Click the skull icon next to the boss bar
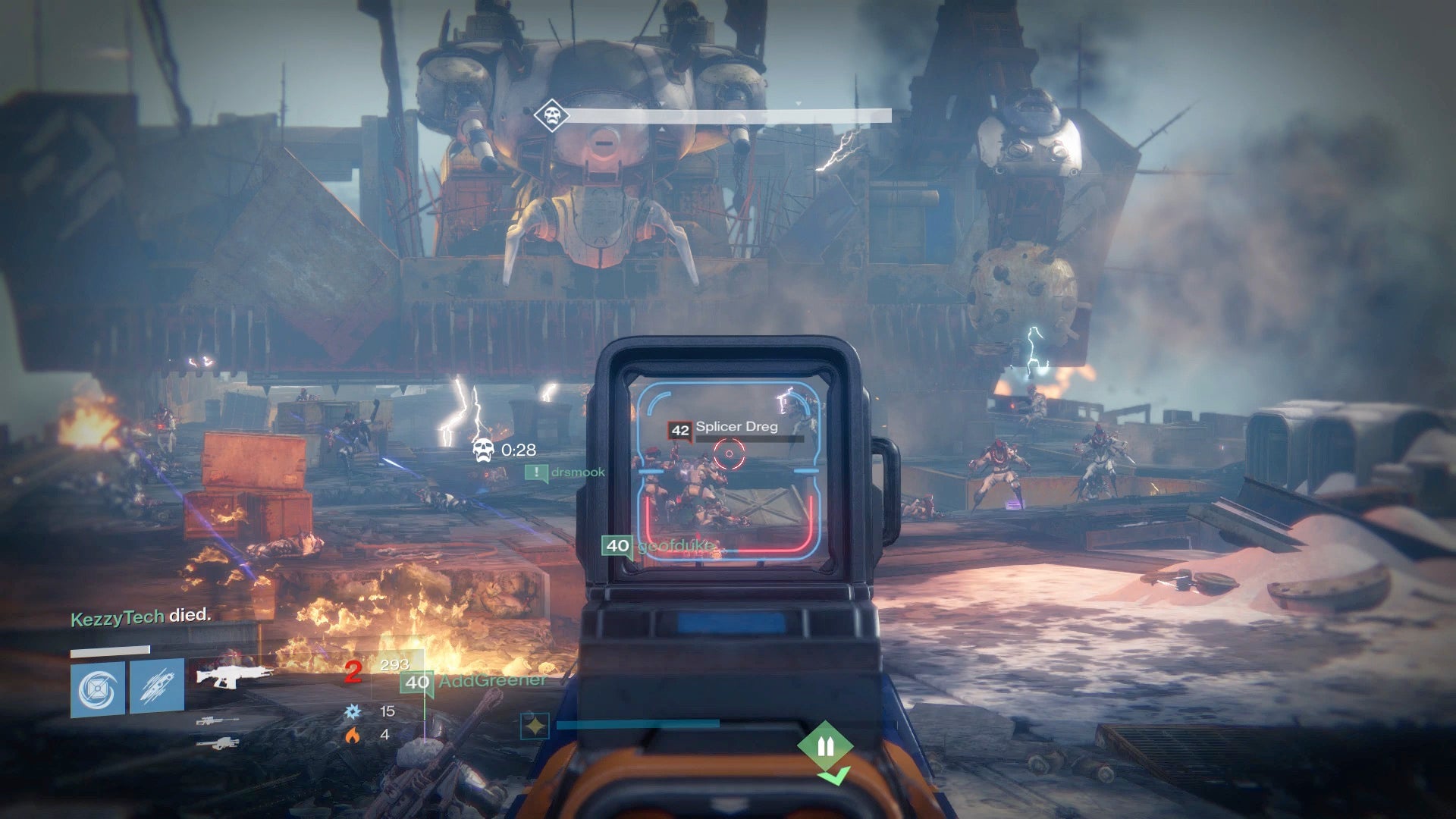 [x=551, y=114]
